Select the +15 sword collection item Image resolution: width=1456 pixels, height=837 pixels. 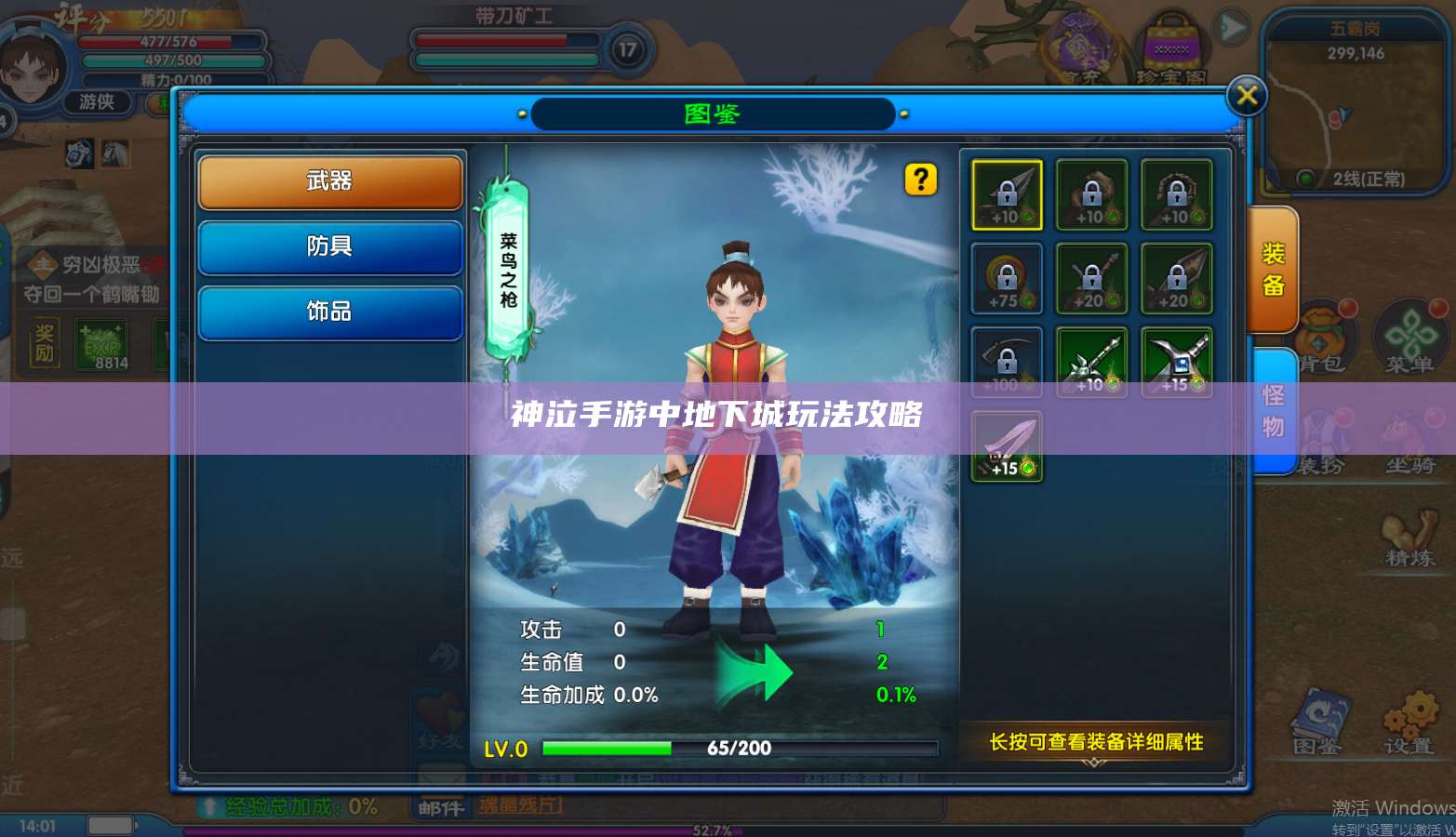1006,445
